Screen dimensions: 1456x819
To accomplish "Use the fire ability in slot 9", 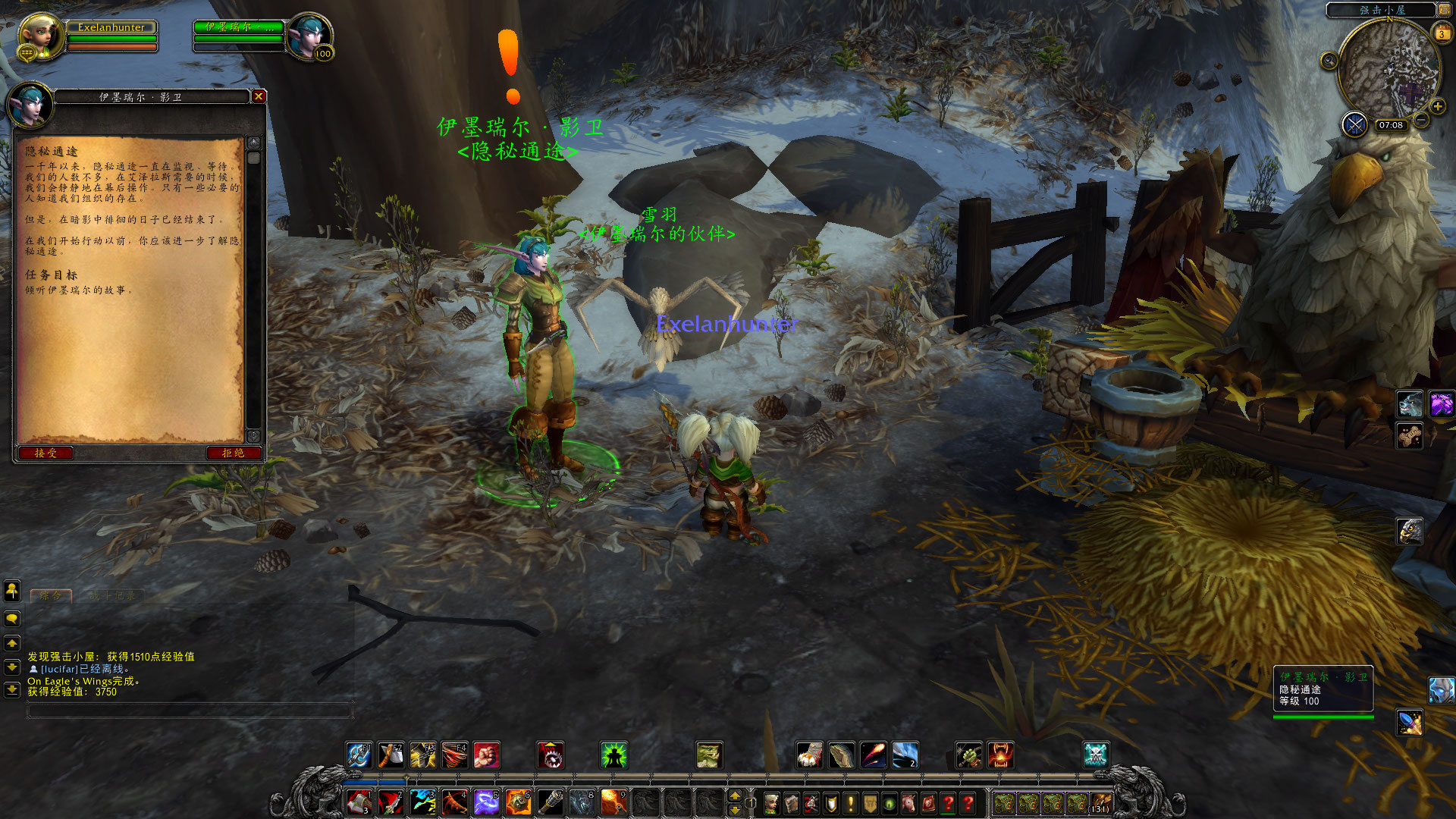I will coord(613,802).
